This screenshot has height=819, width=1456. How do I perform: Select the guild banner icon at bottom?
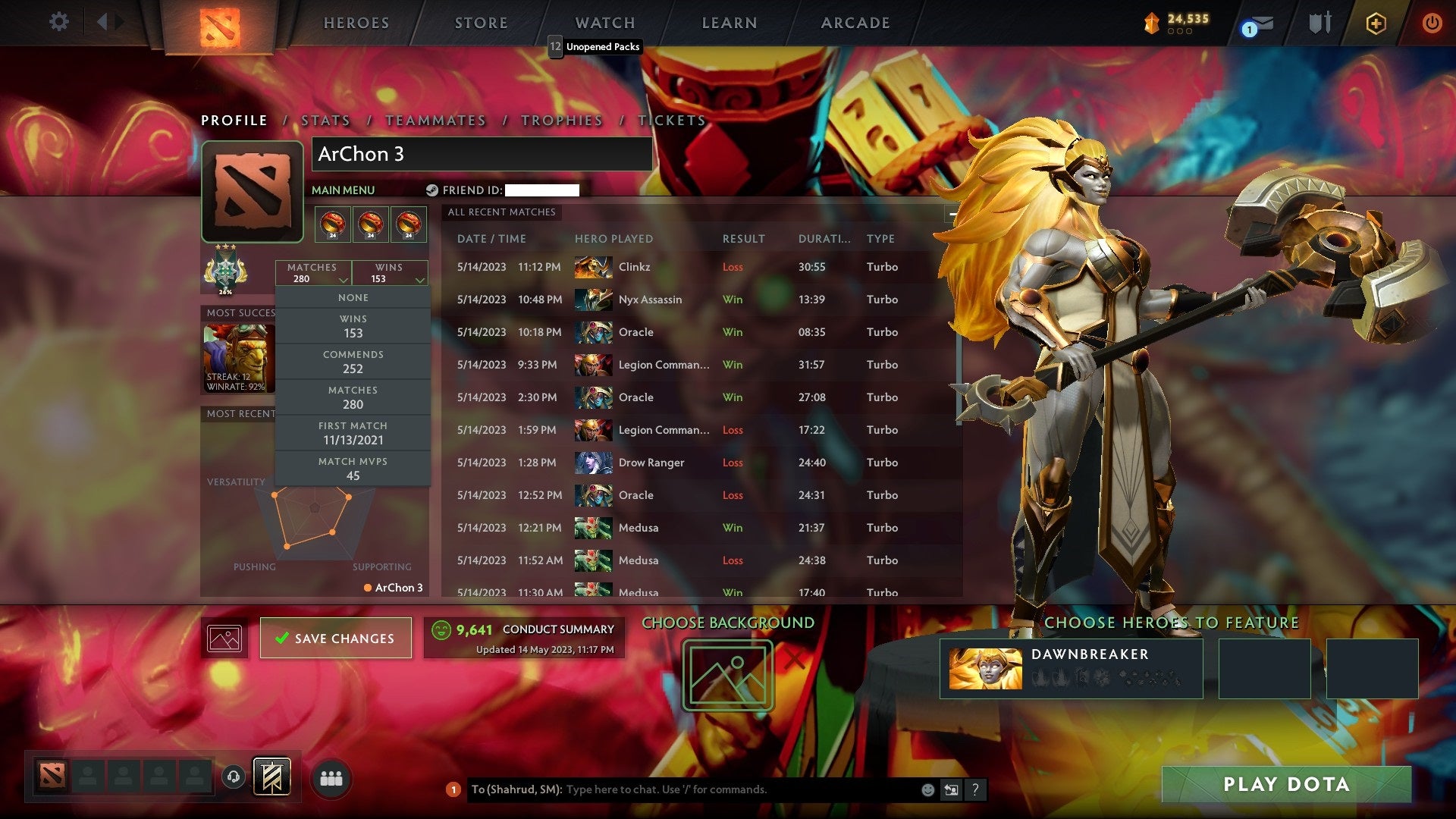[x=272, y=775]
